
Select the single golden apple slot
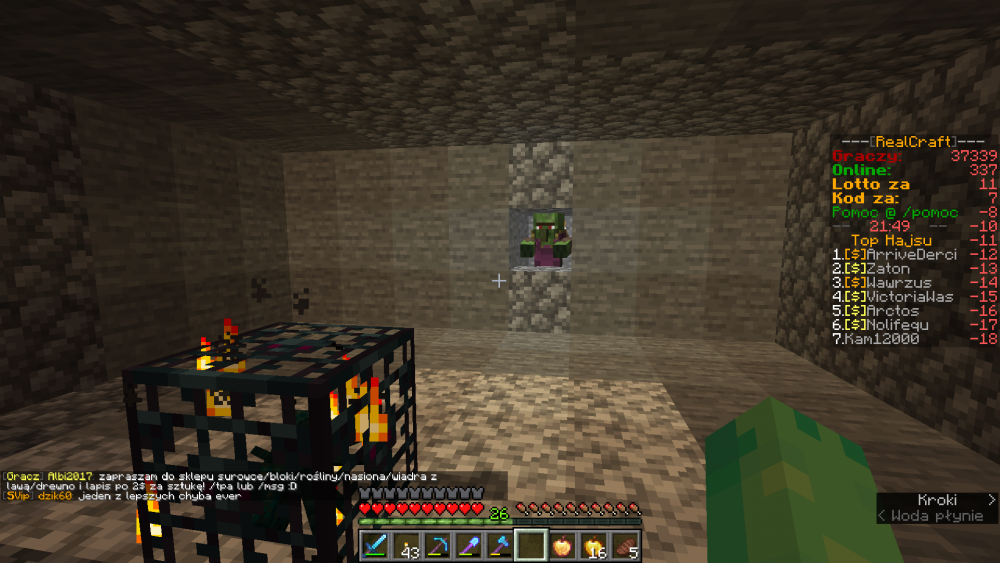click(x=561, y=545)
